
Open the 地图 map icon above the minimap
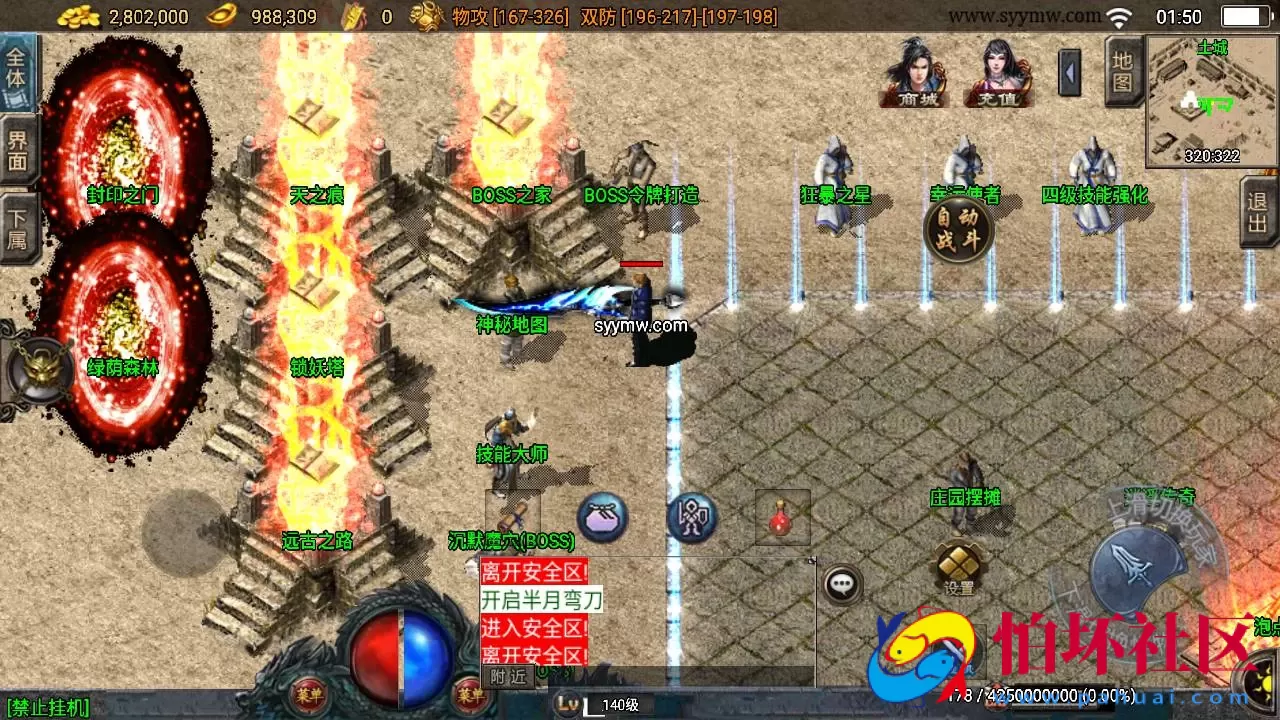[1122, 70]
